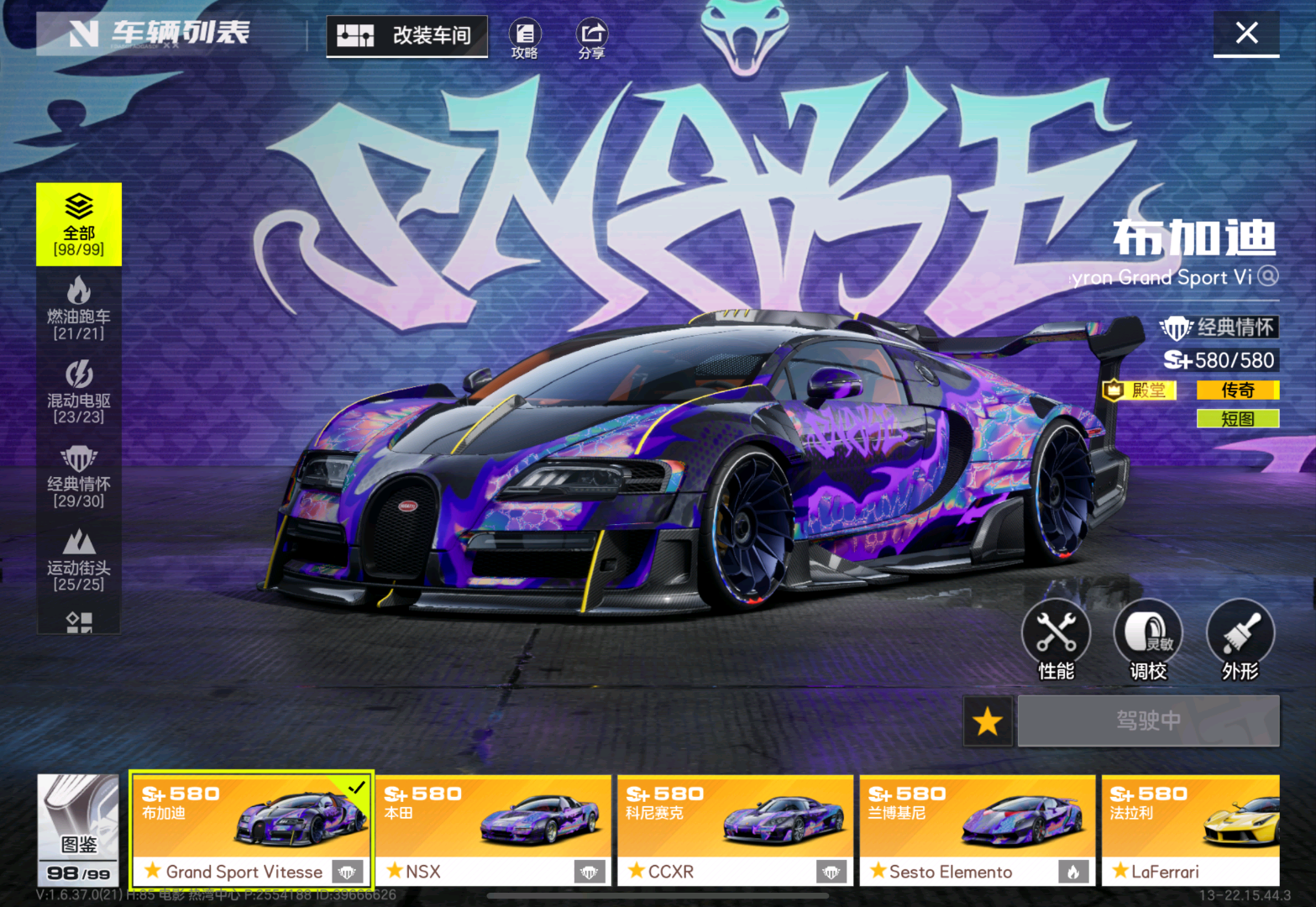The height and width of the screenshot is (907, 1316).
Task: Open the 外形 appearance menu
Action: 1240,640
